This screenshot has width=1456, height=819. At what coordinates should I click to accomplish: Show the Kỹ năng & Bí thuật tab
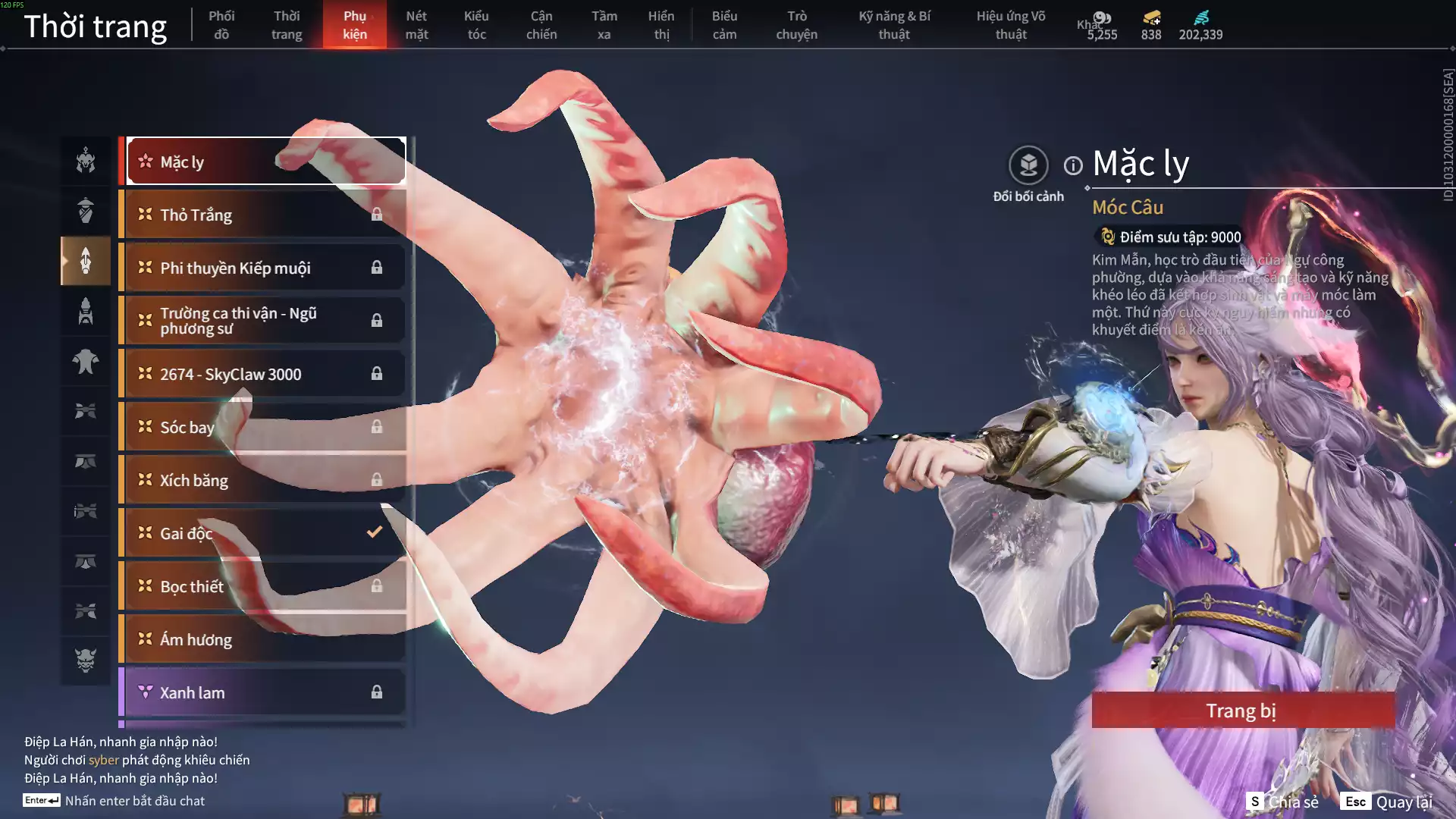(x=894, y=25)
